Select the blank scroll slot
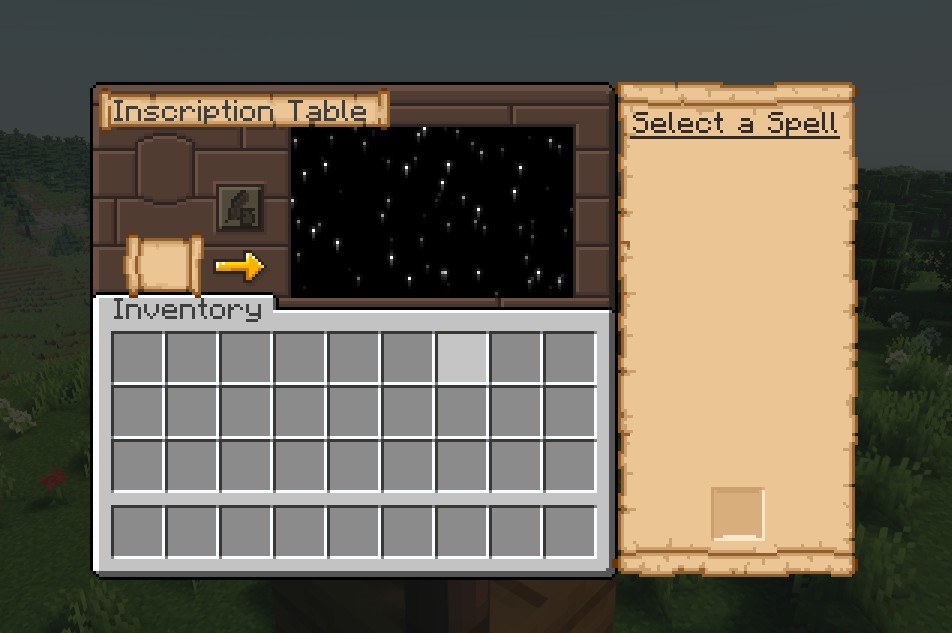Image resolution: width=952 pixels, height=633 pixels. click(165, 265)
